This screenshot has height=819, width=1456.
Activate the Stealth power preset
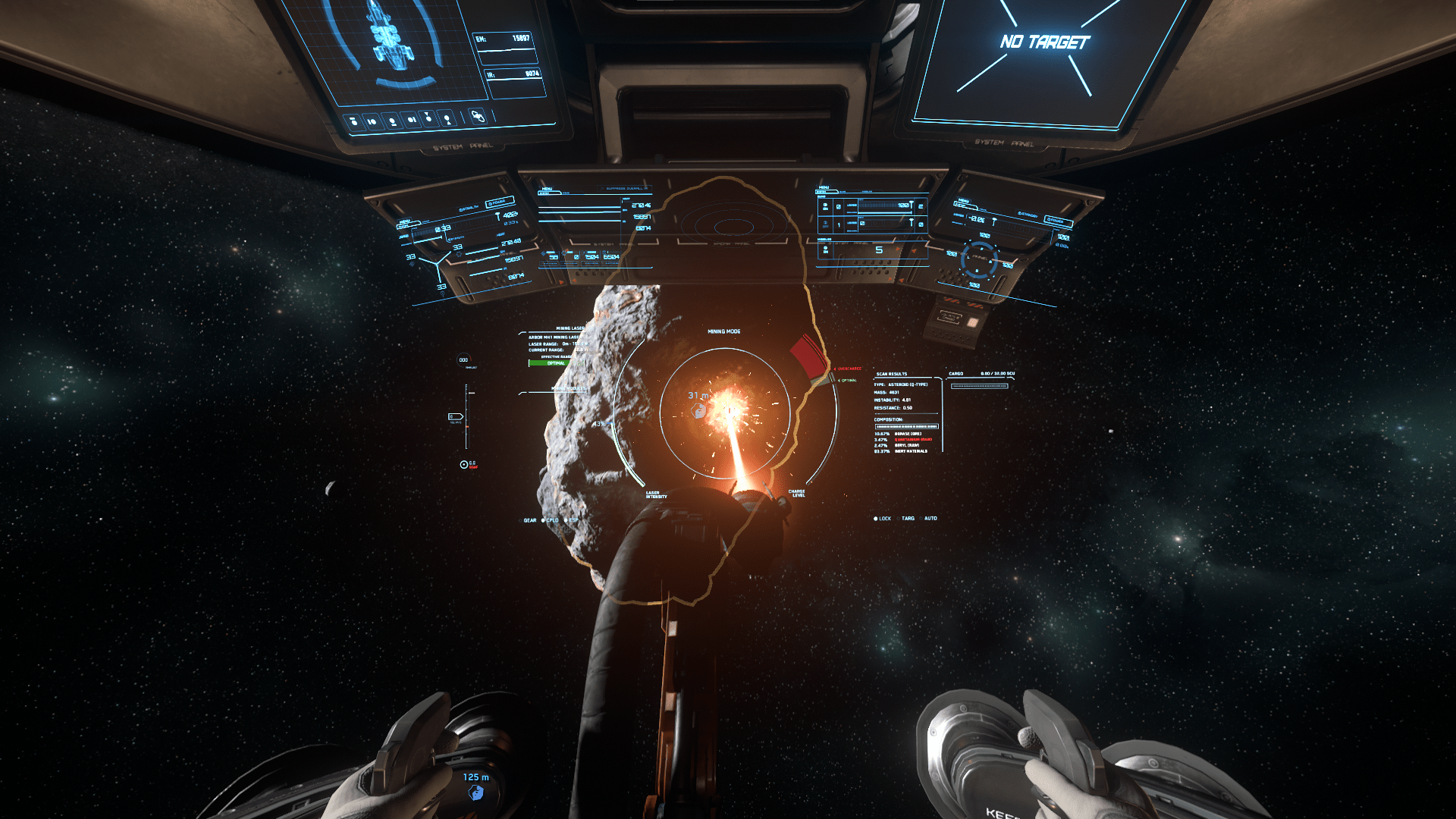tap(469, 208)
